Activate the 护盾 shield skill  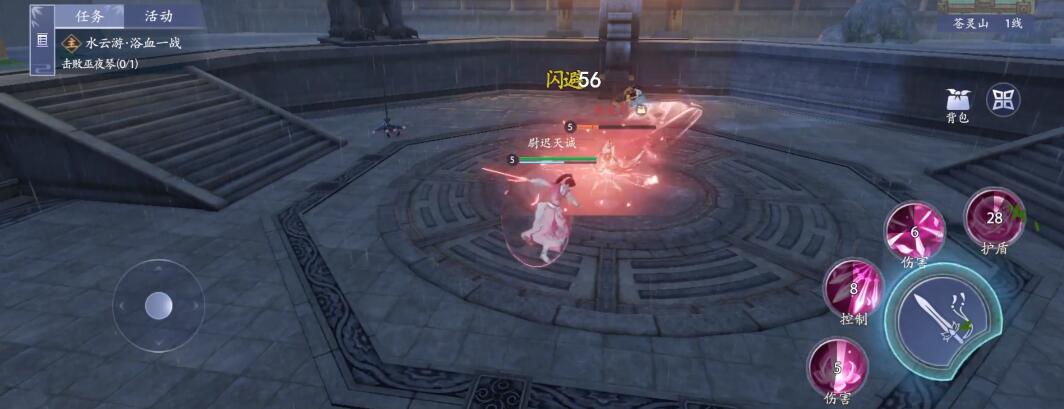pyautogui.click(x=993, y=217)
